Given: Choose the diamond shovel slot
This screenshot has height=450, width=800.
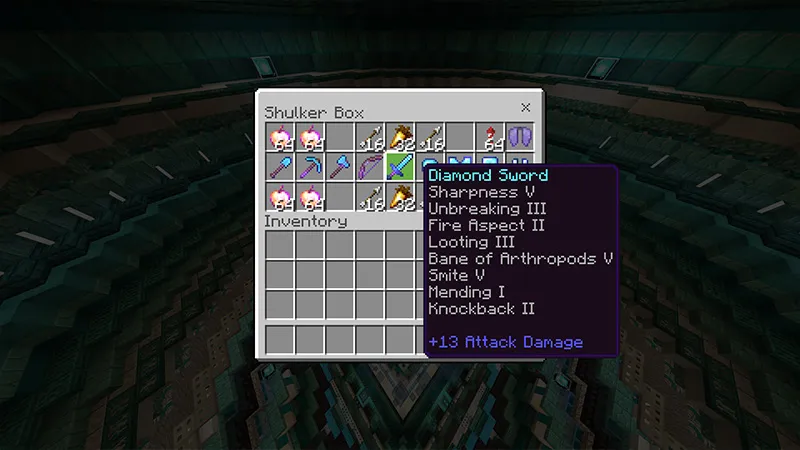Looking at the screenshot, I should coord(280,167).
